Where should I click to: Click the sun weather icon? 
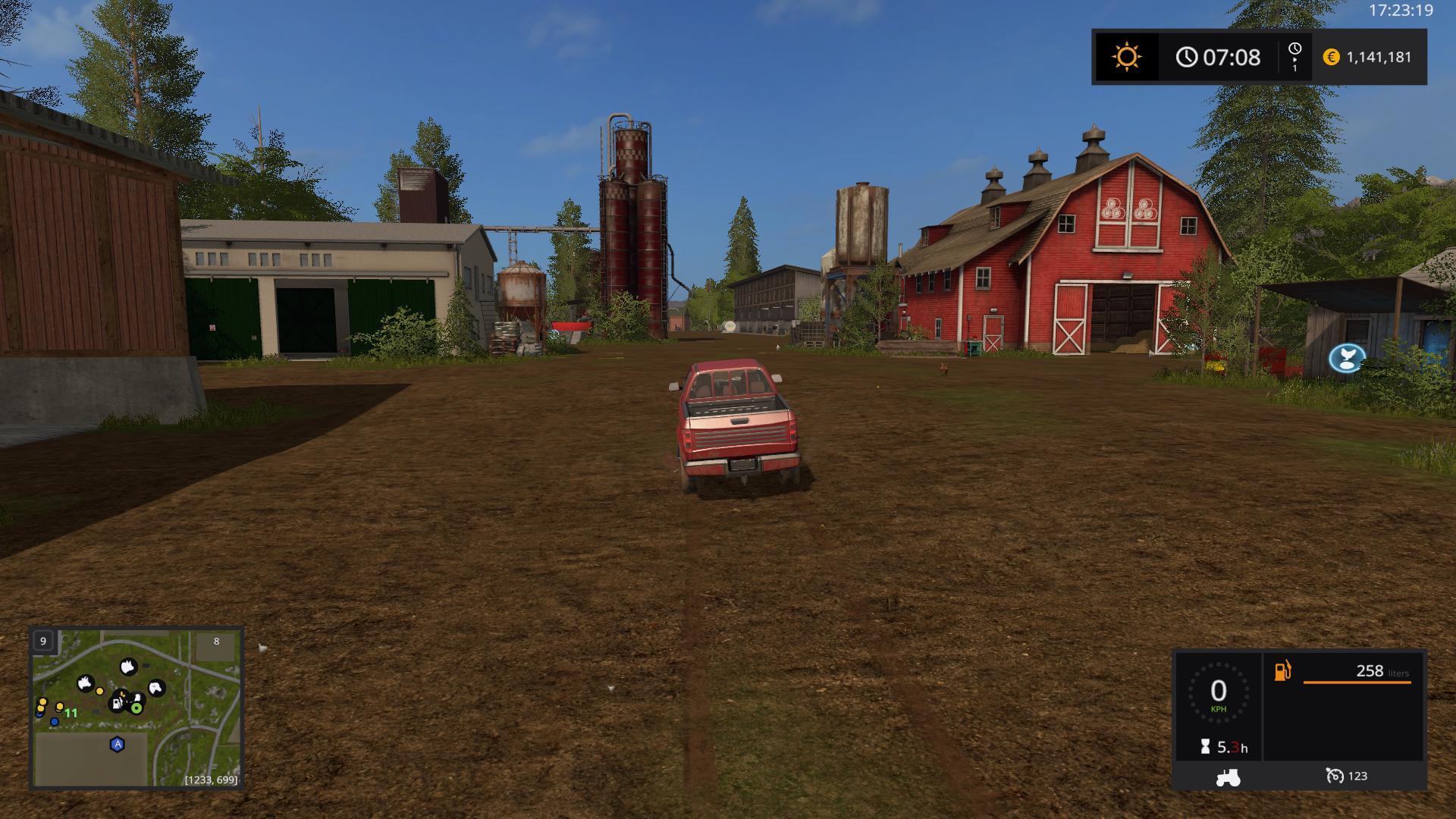pos(1126,57)
